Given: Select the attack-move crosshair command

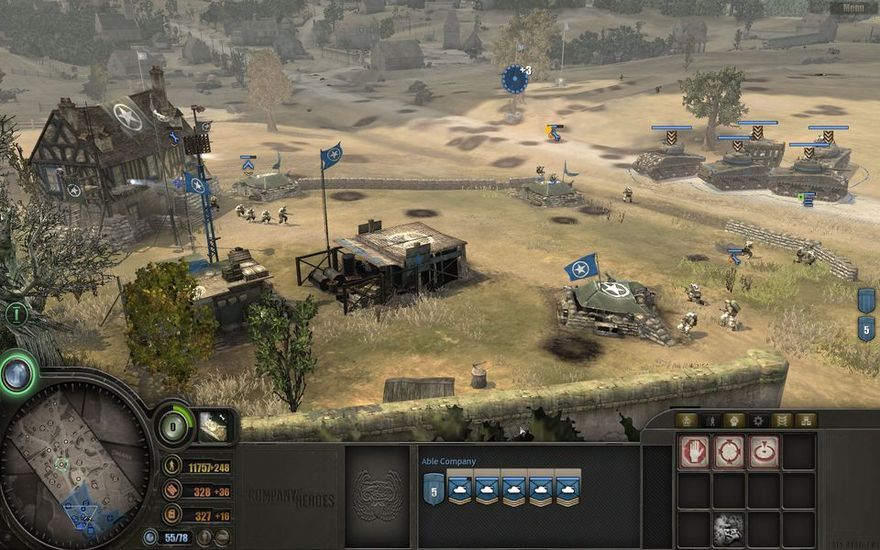Looking at the screenshot, I should click(729, 452).
